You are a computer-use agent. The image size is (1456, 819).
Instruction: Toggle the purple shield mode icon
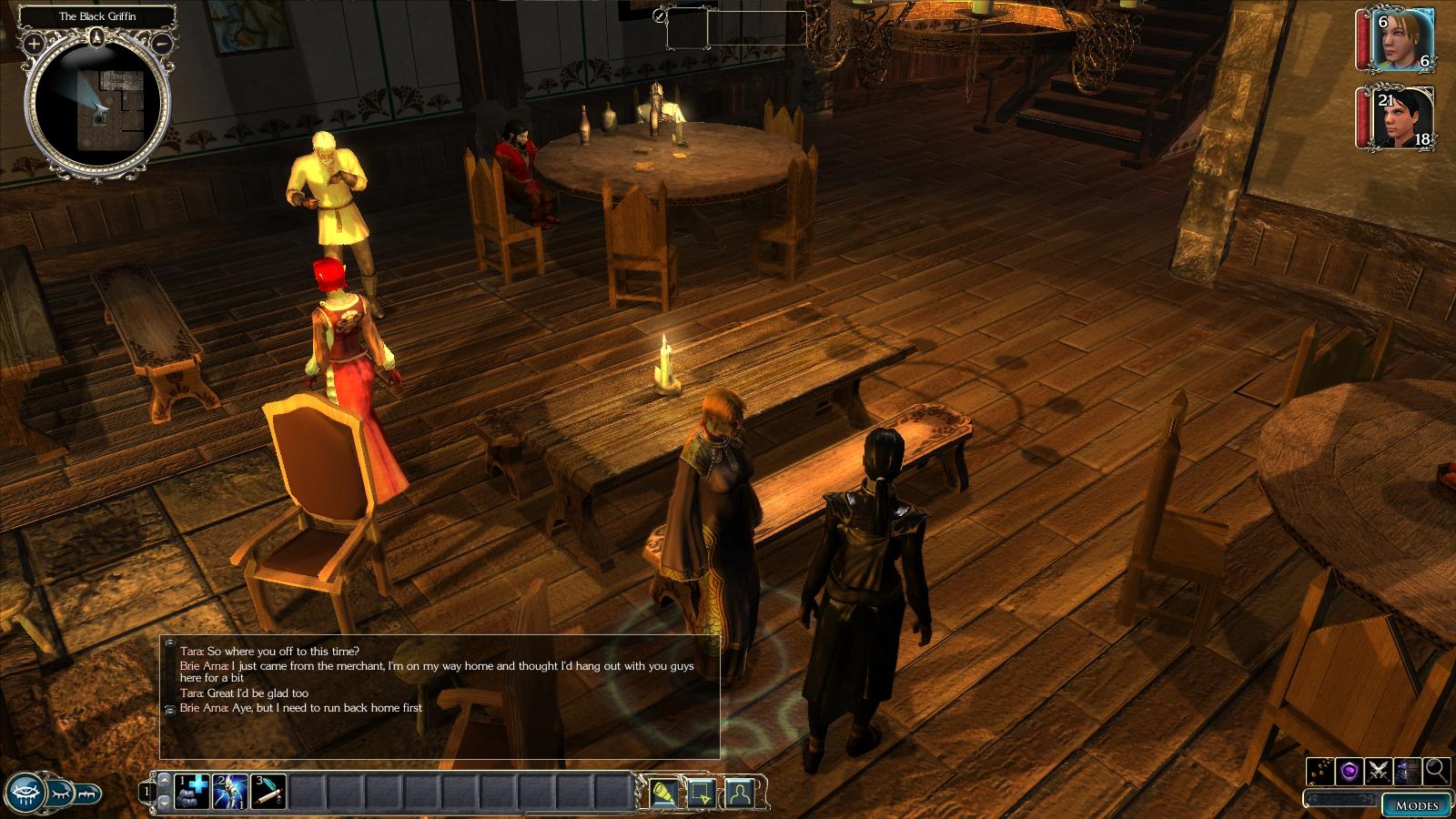click(x=1350, y=772)
